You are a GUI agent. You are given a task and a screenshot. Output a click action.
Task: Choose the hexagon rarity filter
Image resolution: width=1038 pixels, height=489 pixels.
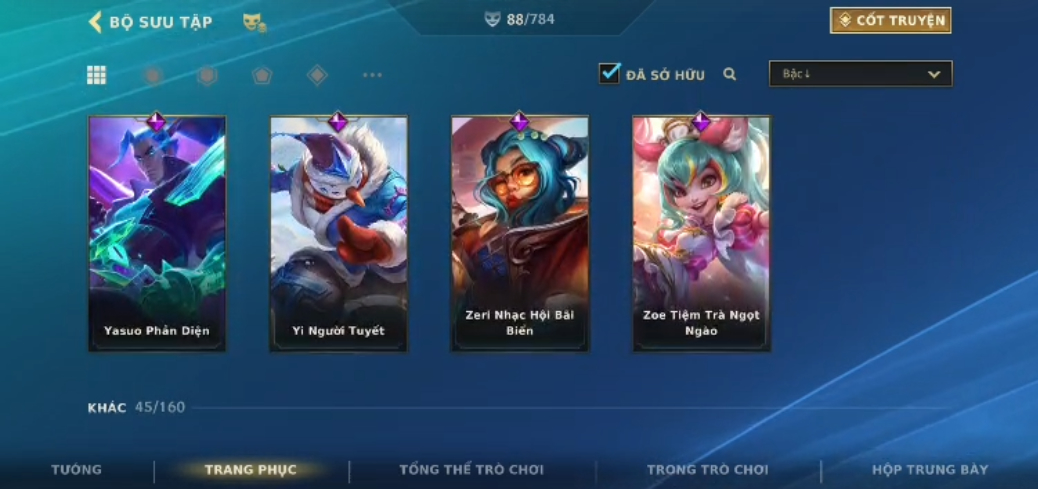click(x=207, y=75)
